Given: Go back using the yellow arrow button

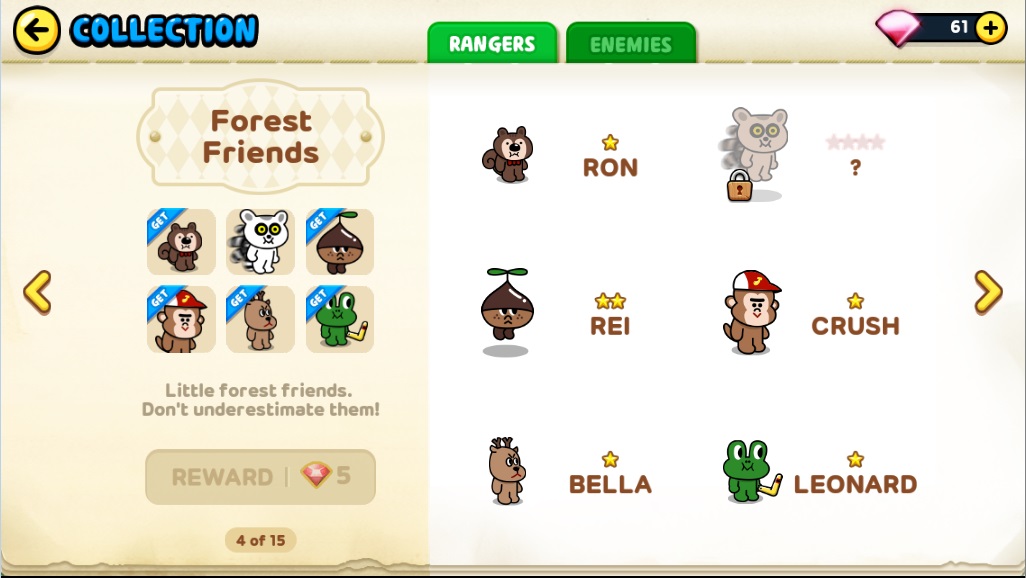Looking at the screenshot, I should coord(36,30).
